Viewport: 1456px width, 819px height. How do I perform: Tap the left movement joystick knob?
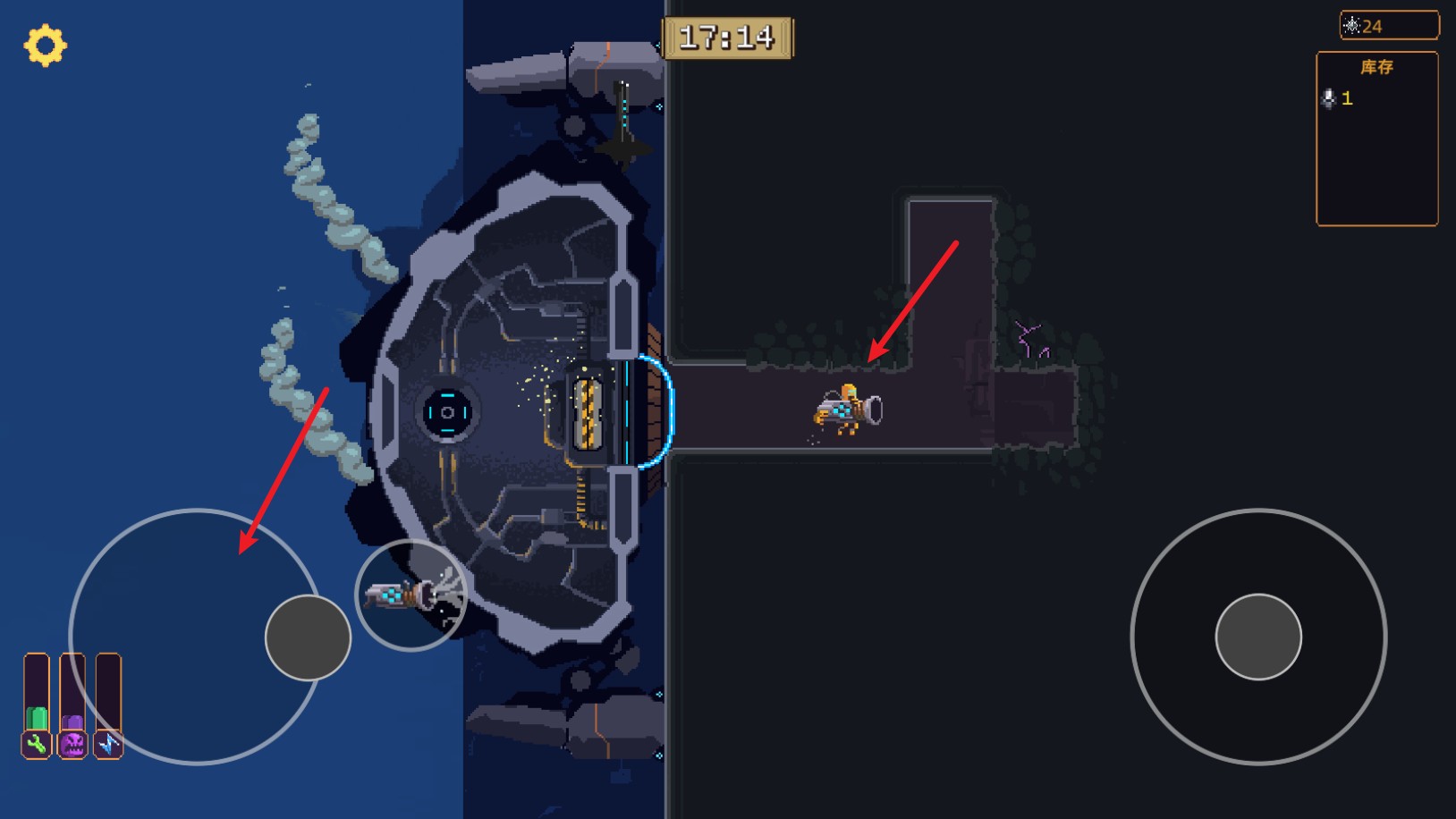tap(308, 637)
